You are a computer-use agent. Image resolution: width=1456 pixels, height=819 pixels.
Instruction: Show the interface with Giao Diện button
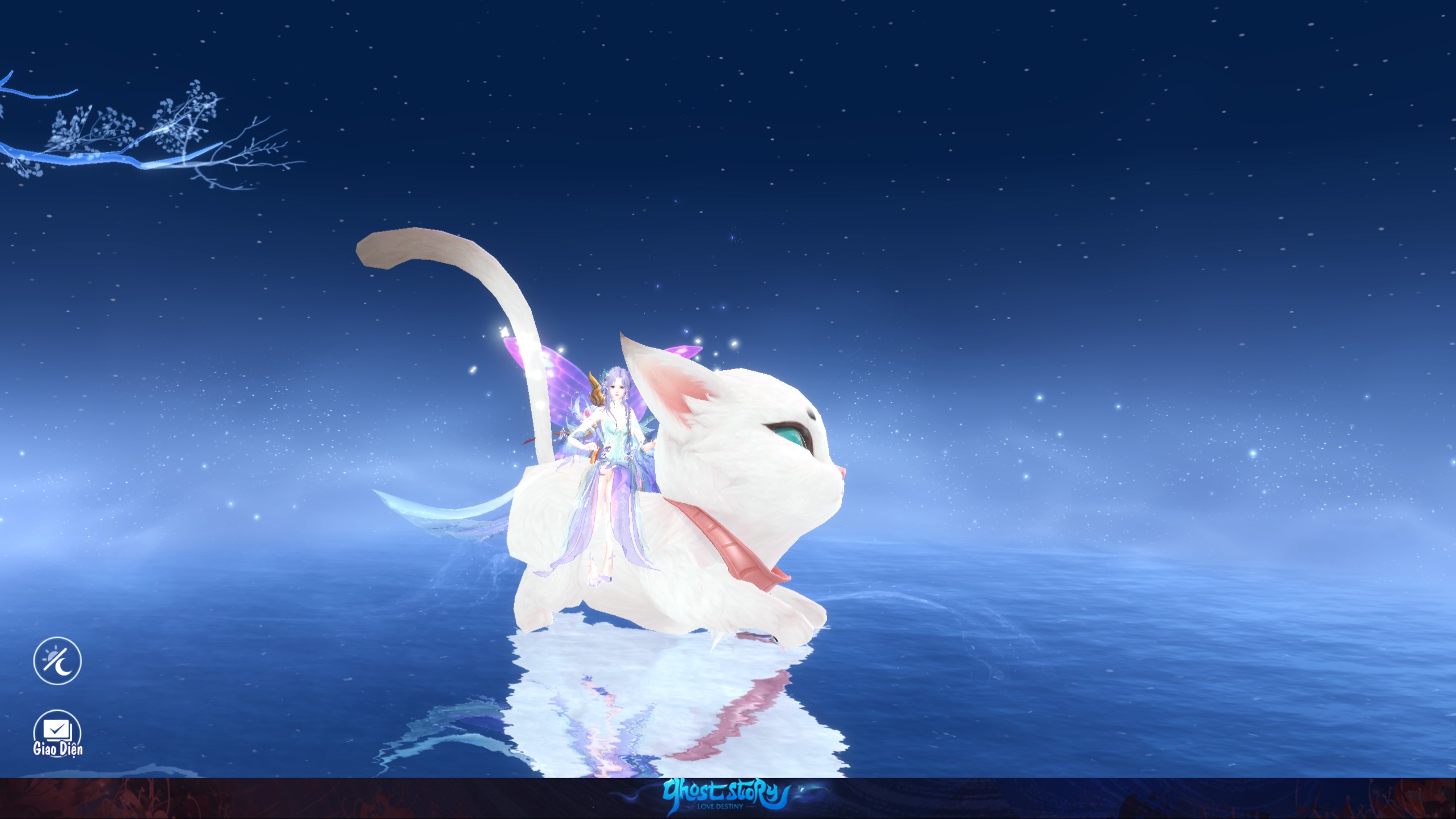tap(57, 734)
